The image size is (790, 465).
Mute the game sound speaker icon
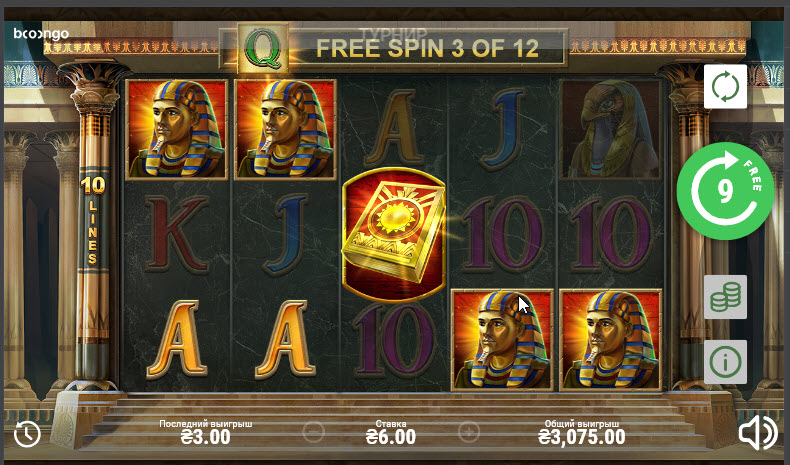[x=757, y=432]
